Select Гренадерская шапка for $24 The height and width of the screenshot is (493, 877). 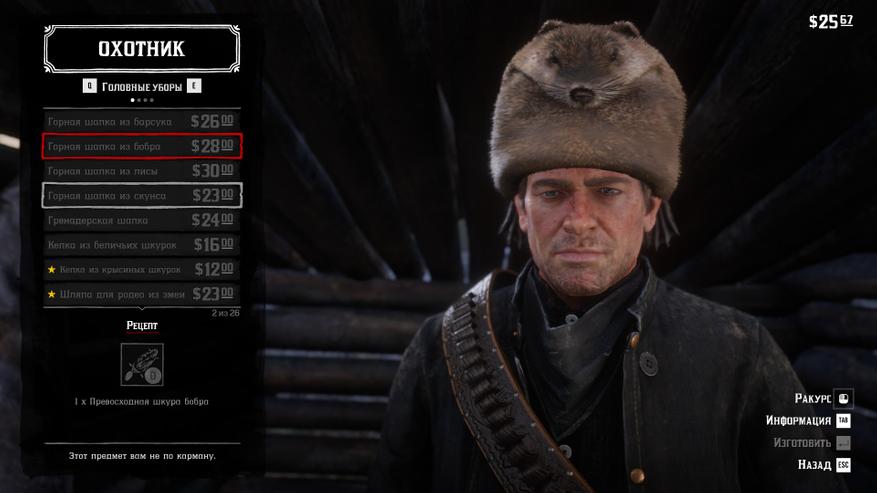coord(141,220)
